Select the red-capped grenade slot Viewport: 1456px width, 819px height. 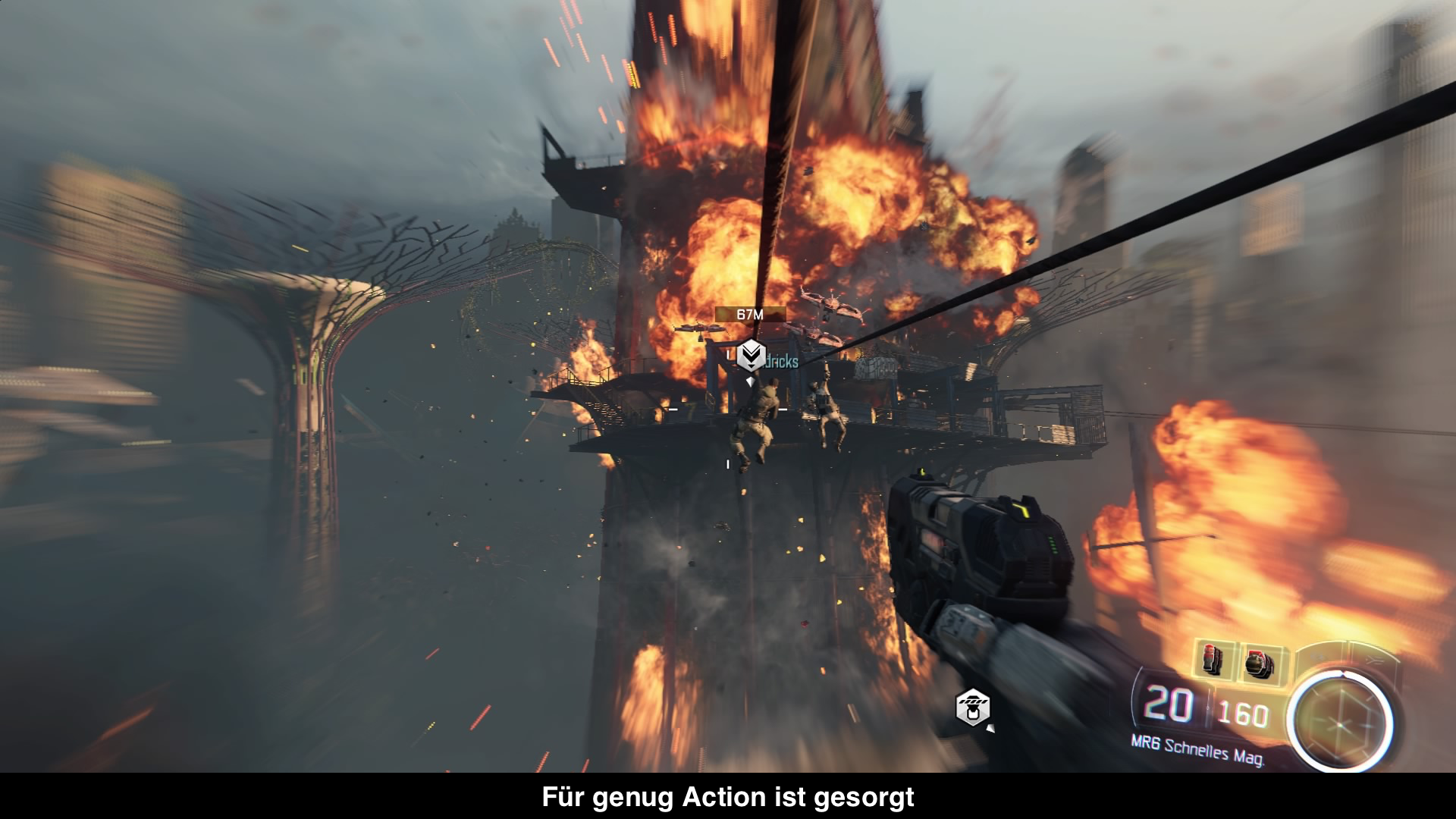click(x=1213, y=659)
